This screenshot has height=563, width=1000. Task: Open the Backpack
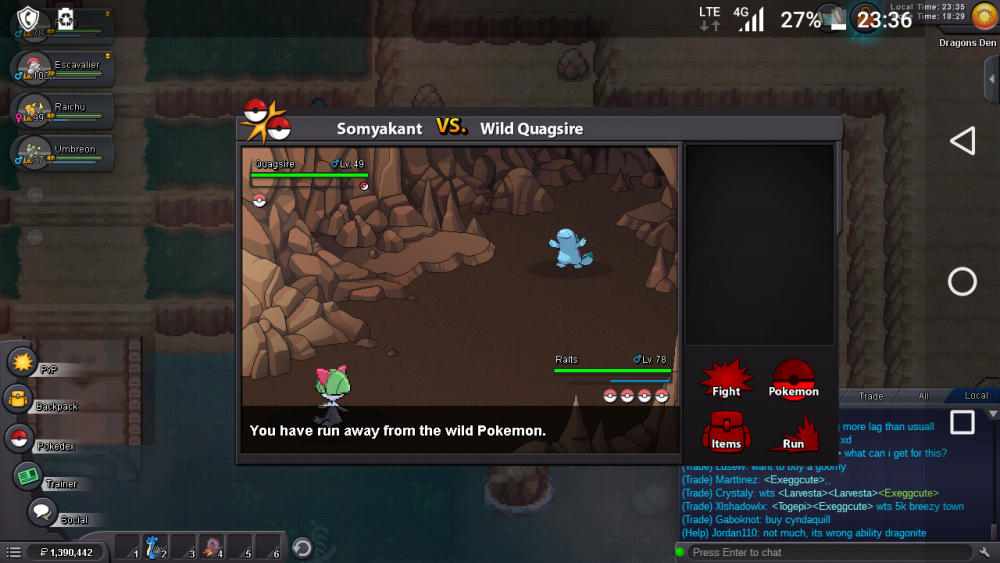(19, 400)
